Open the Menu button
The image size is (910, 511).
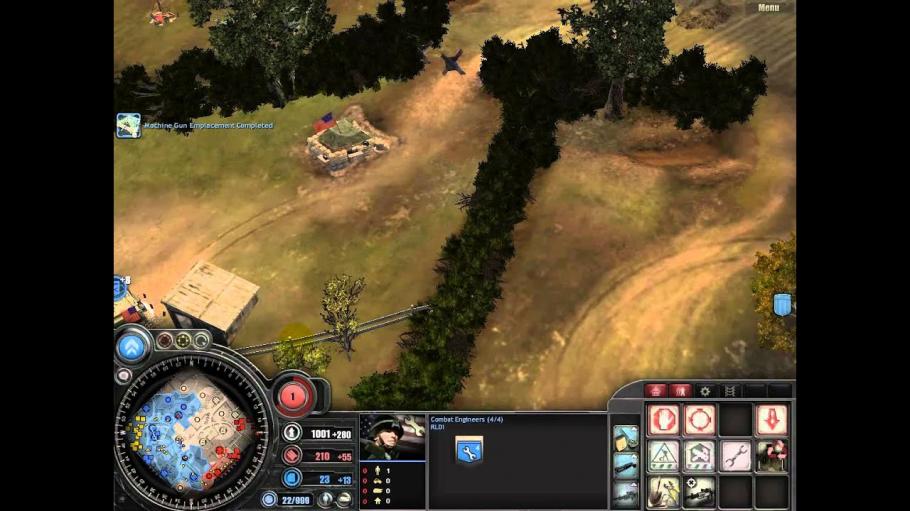pyautogui.click(x=768, y=8)
